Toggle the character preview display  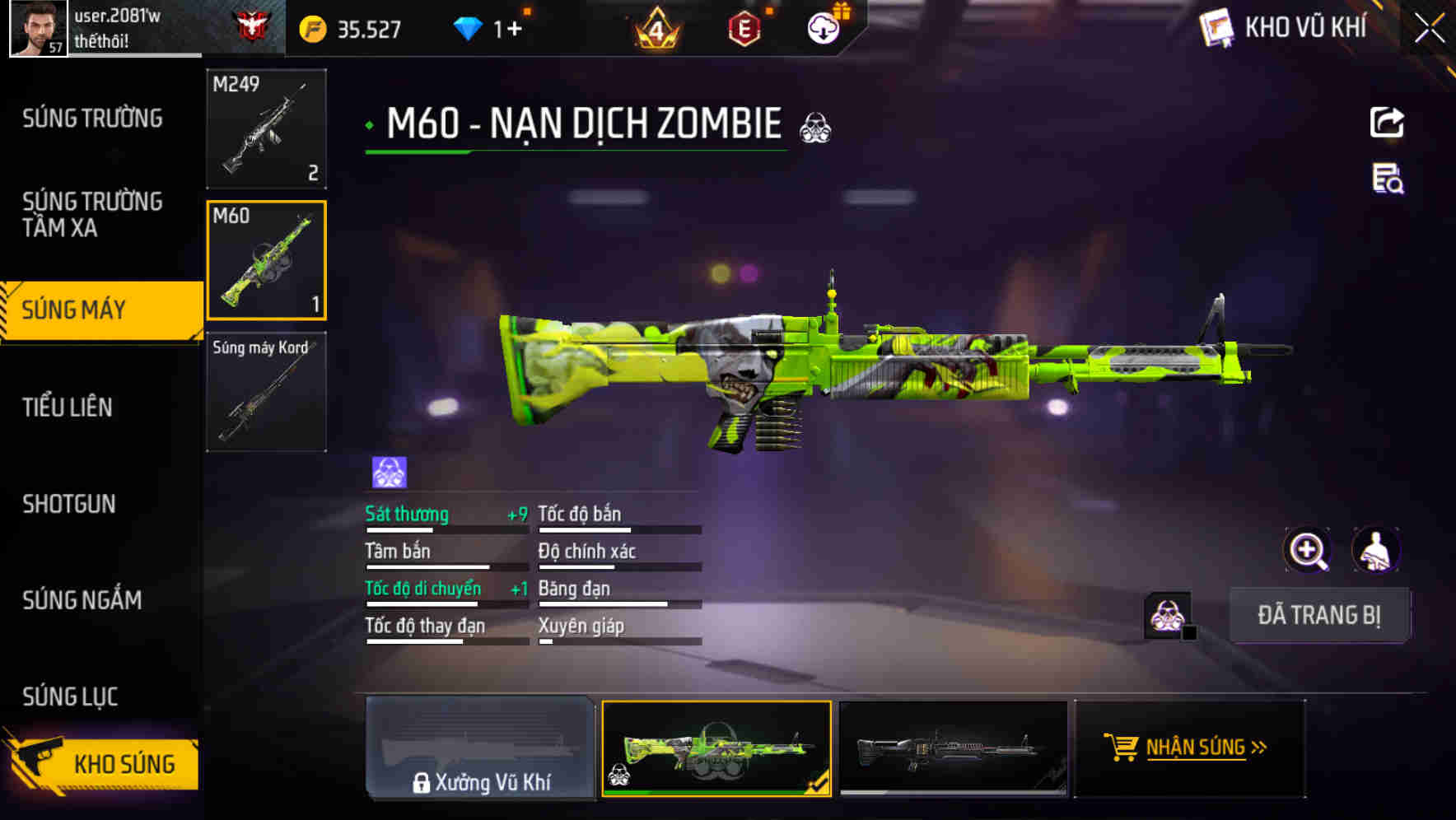click(x=1376, y=549)
